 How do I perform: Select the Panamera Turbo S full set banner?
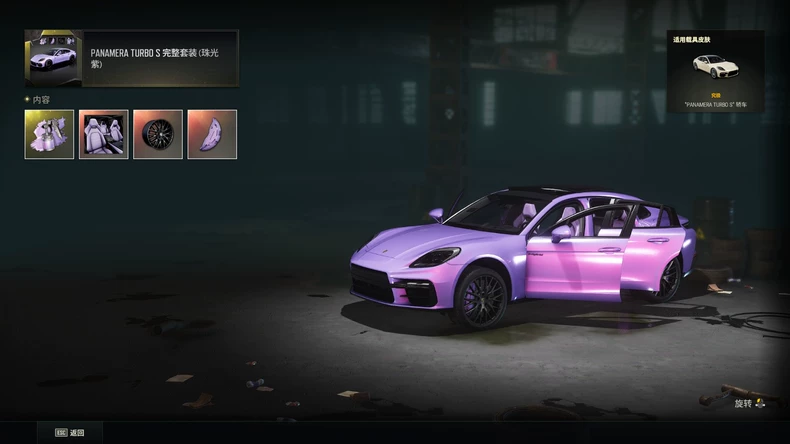coord(132,58)
